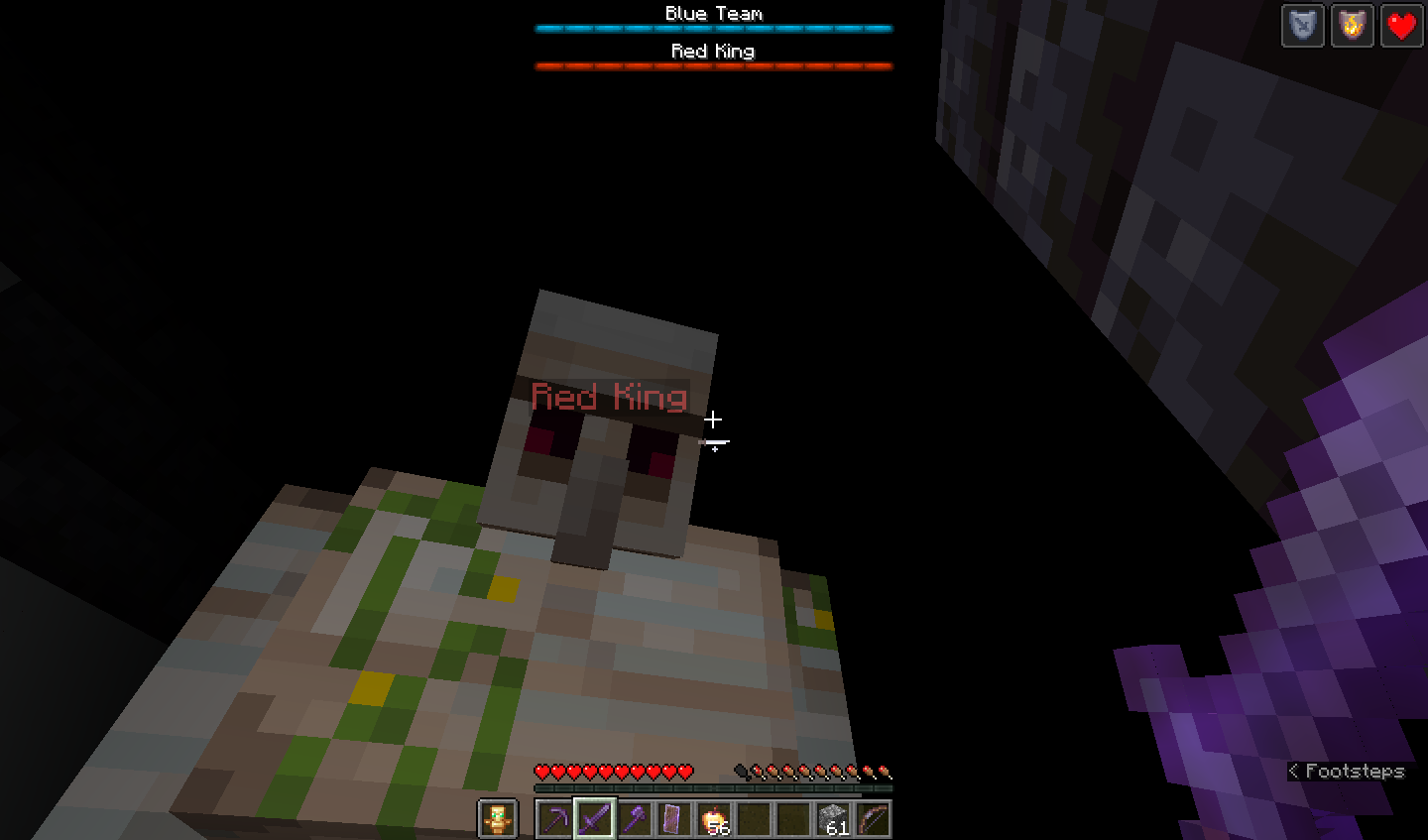Click the resistance effect icon top right
1428x840 pixels.
click(x=1302, y=26)
